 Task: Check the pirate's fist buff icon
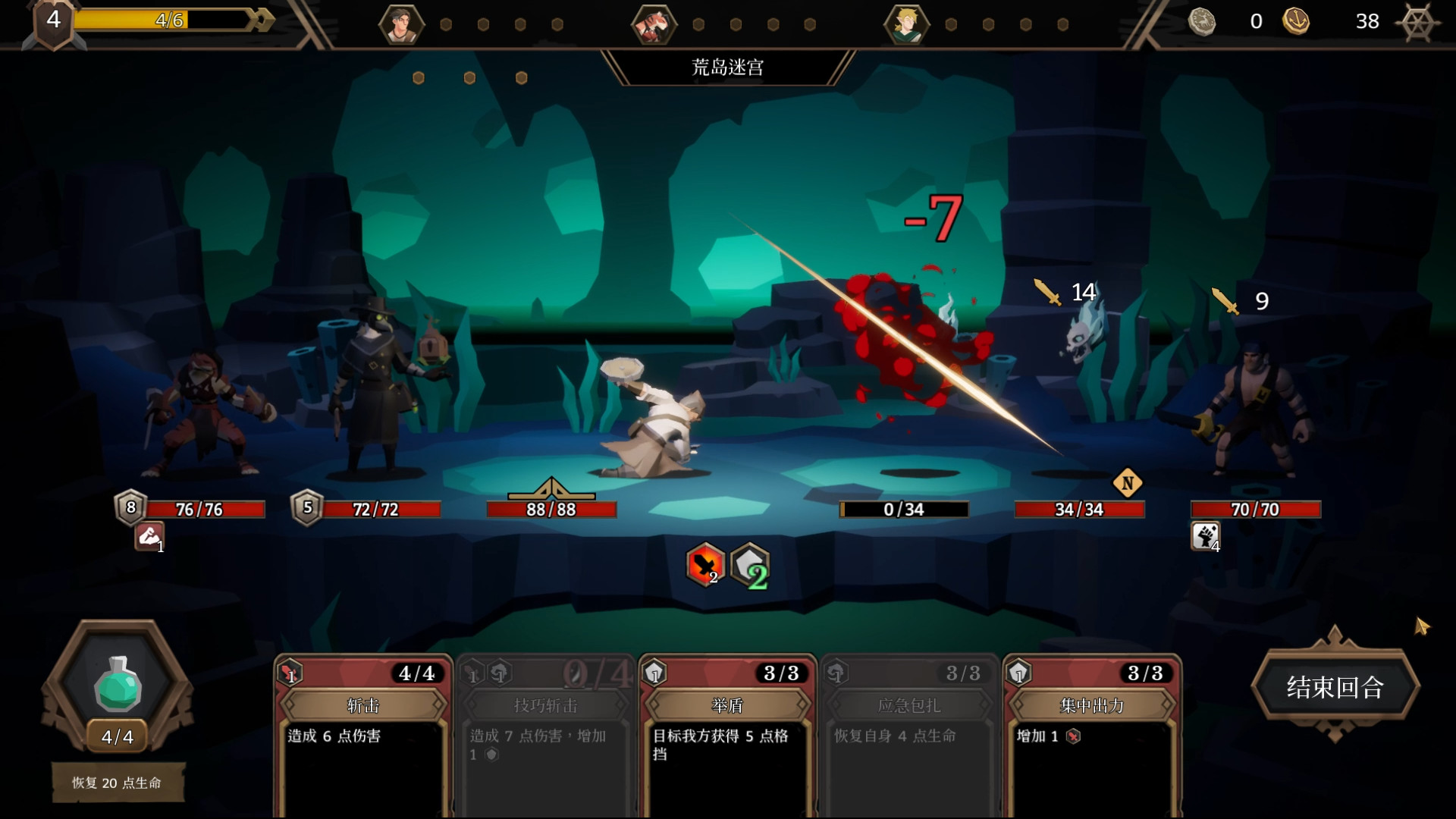1205,536
